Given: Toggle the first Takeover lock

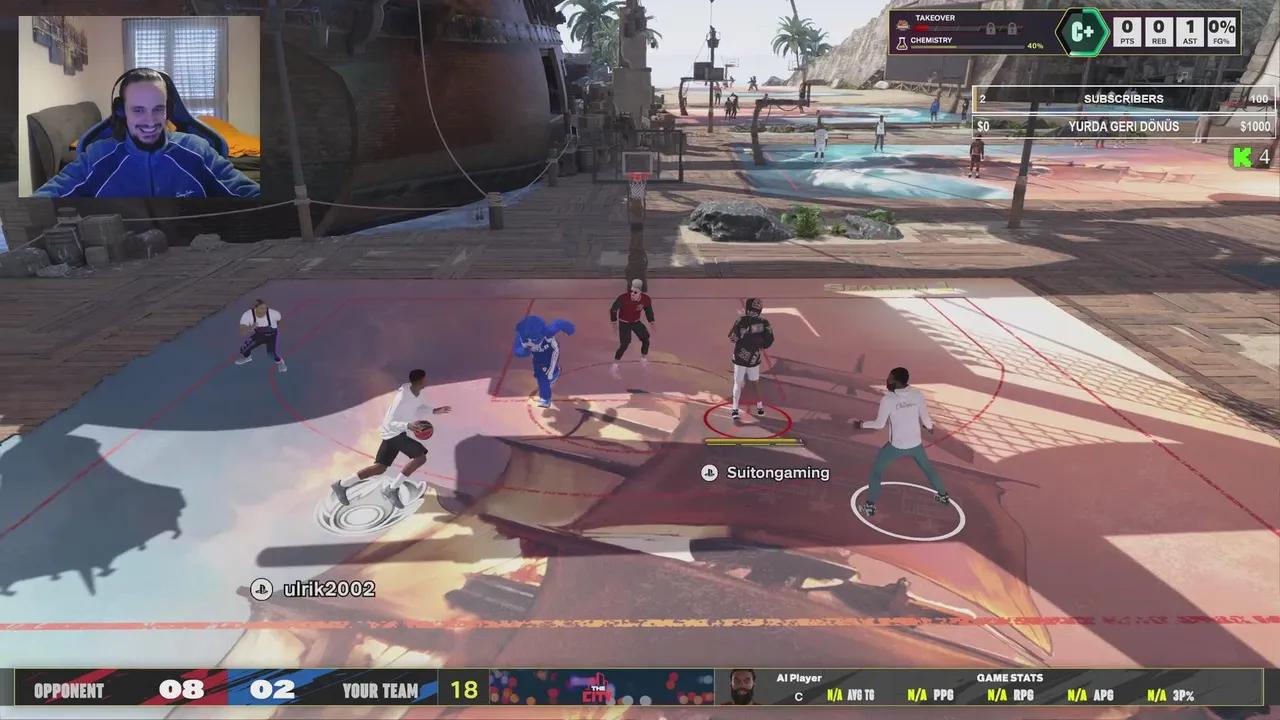Looking at the screenshot, I should tap(990, 28).
